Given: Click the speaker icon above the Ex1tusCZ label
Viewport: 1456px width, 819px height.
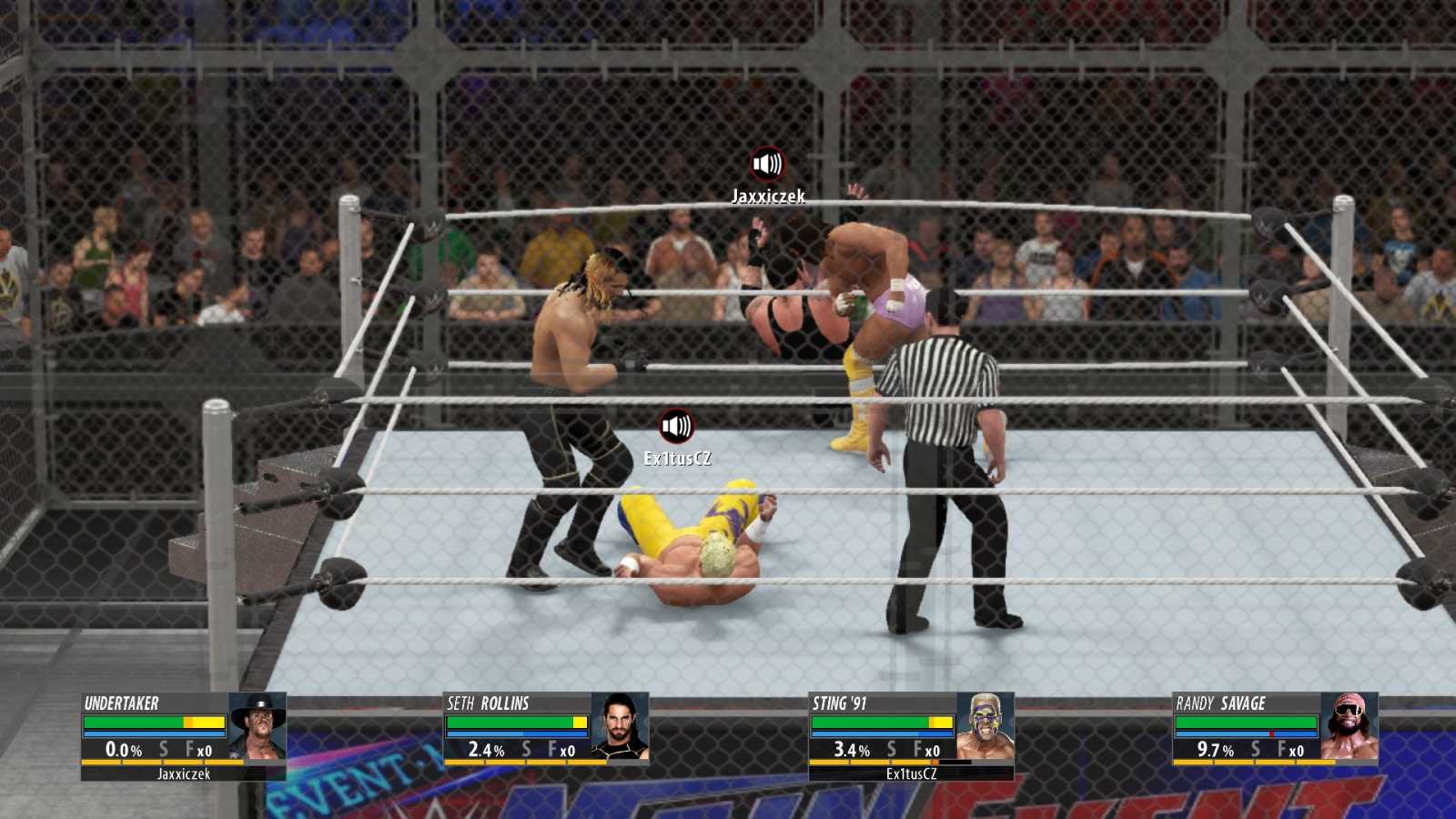Looking at the screenshot, I should pos(676,426).
